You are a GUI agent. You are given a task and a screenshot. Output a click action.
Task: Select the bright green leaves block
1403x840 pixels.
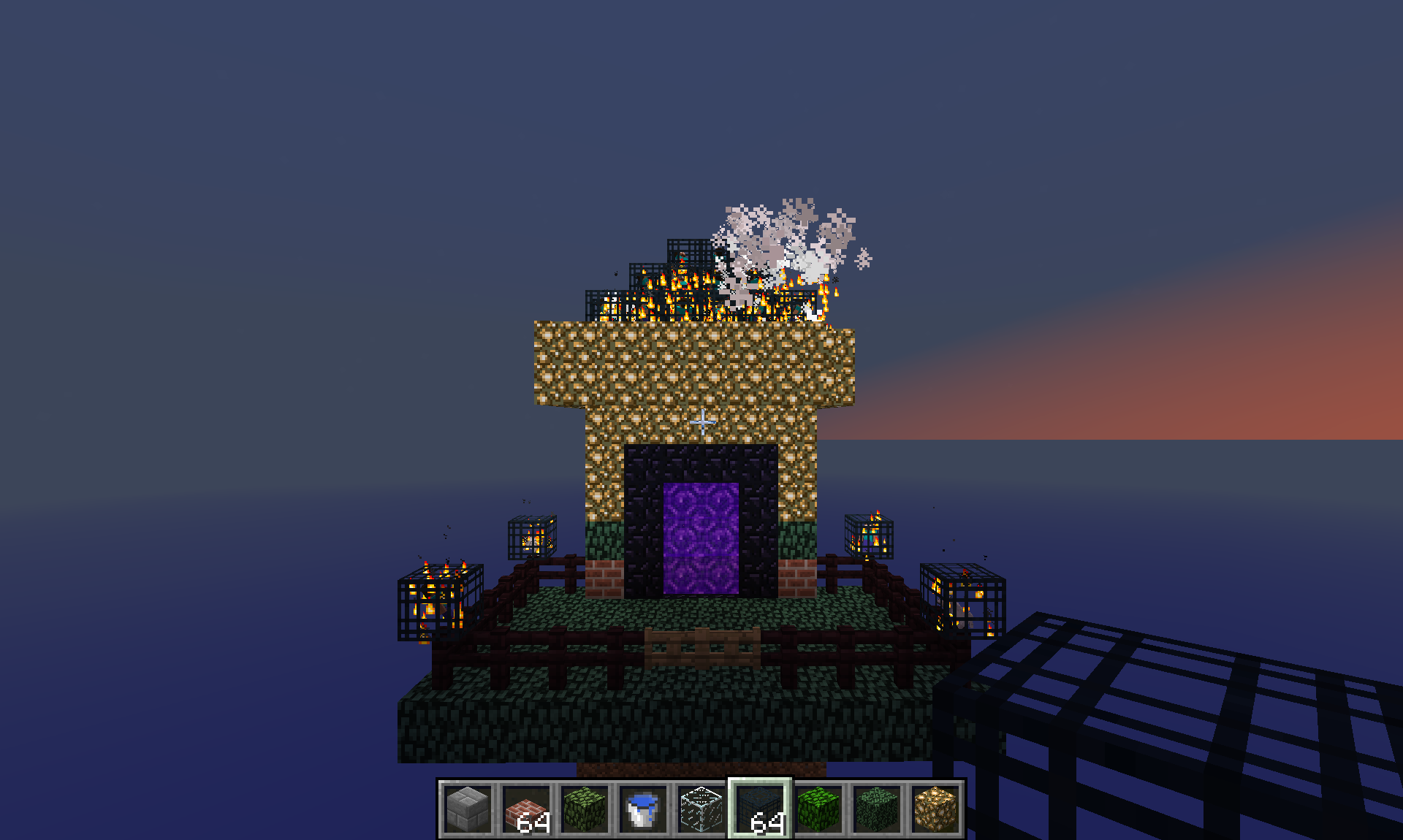(818, 809)
